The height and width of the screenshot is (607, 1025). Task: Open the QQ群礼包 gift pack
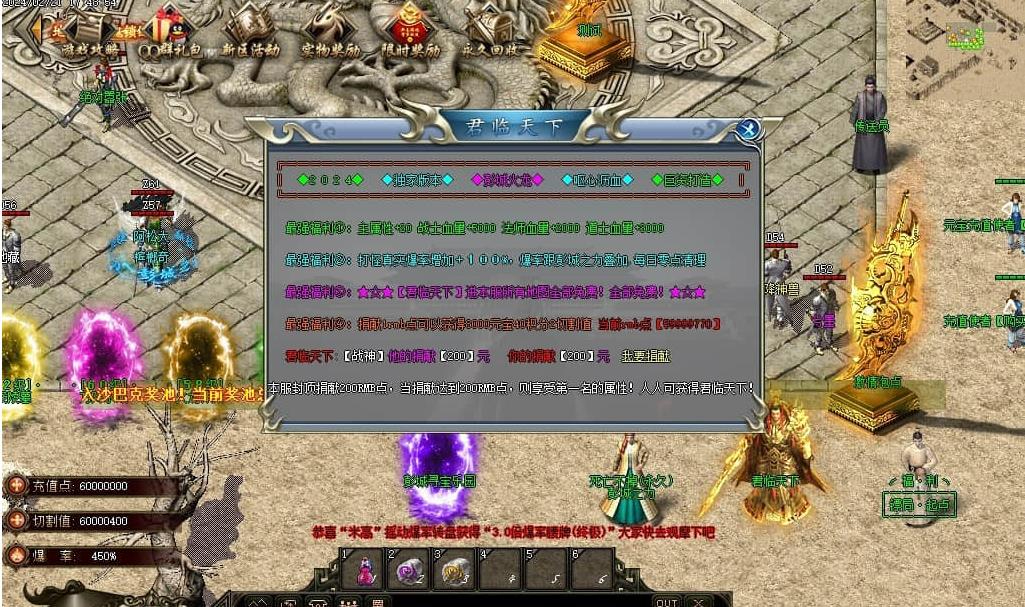(x=166, y=32)
